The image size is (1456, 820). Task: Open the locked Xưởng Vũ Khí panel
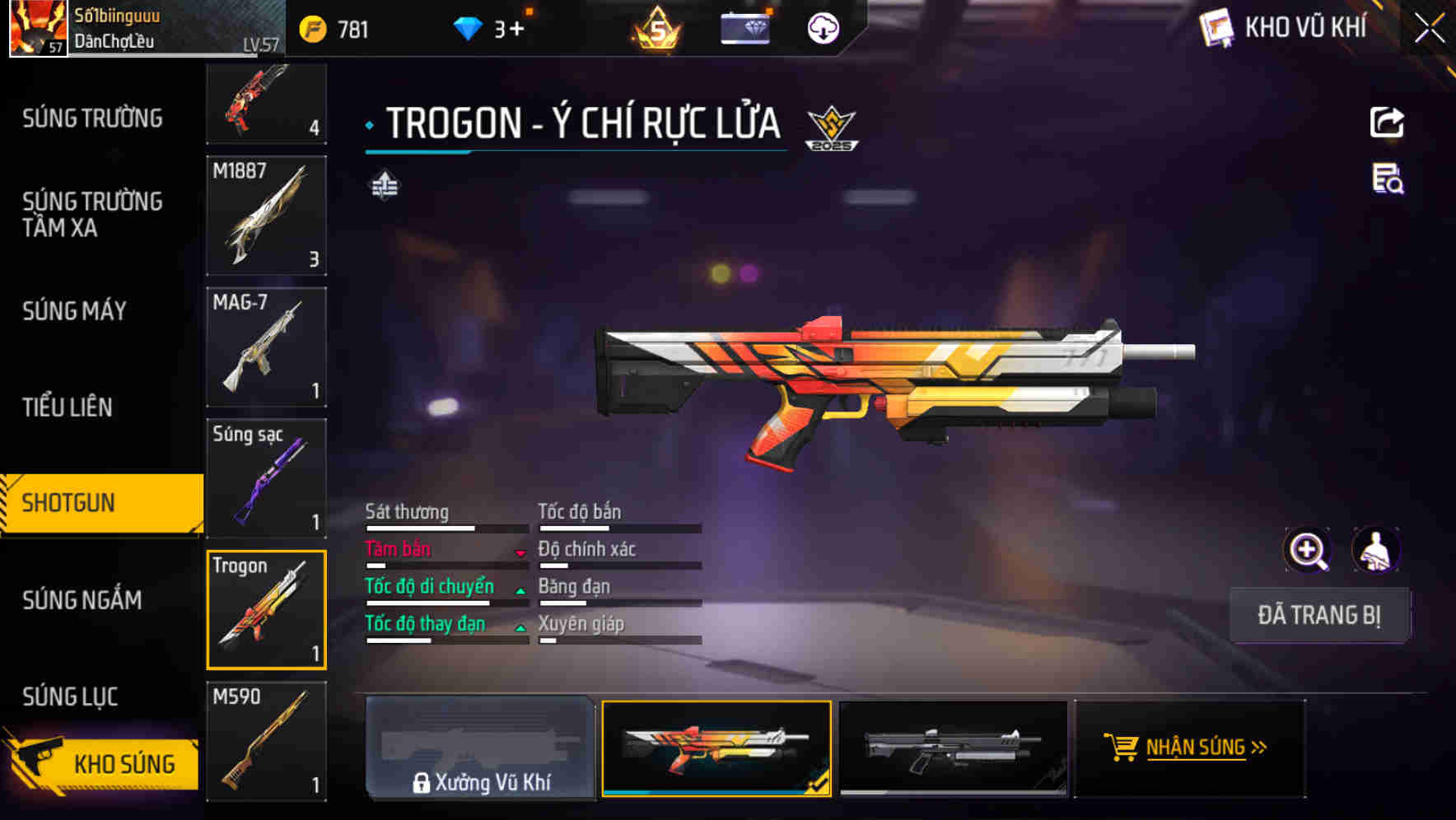pyautogui.click(x=480, y=748)
